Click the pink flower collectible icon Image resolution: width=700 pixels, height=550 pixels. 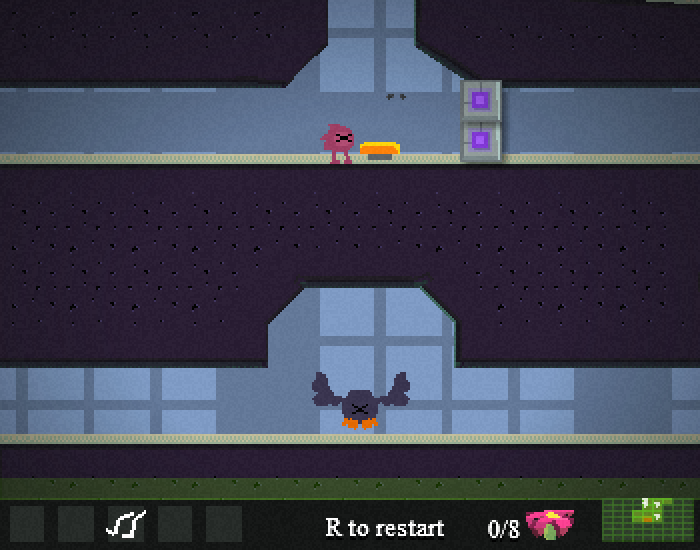550,523
